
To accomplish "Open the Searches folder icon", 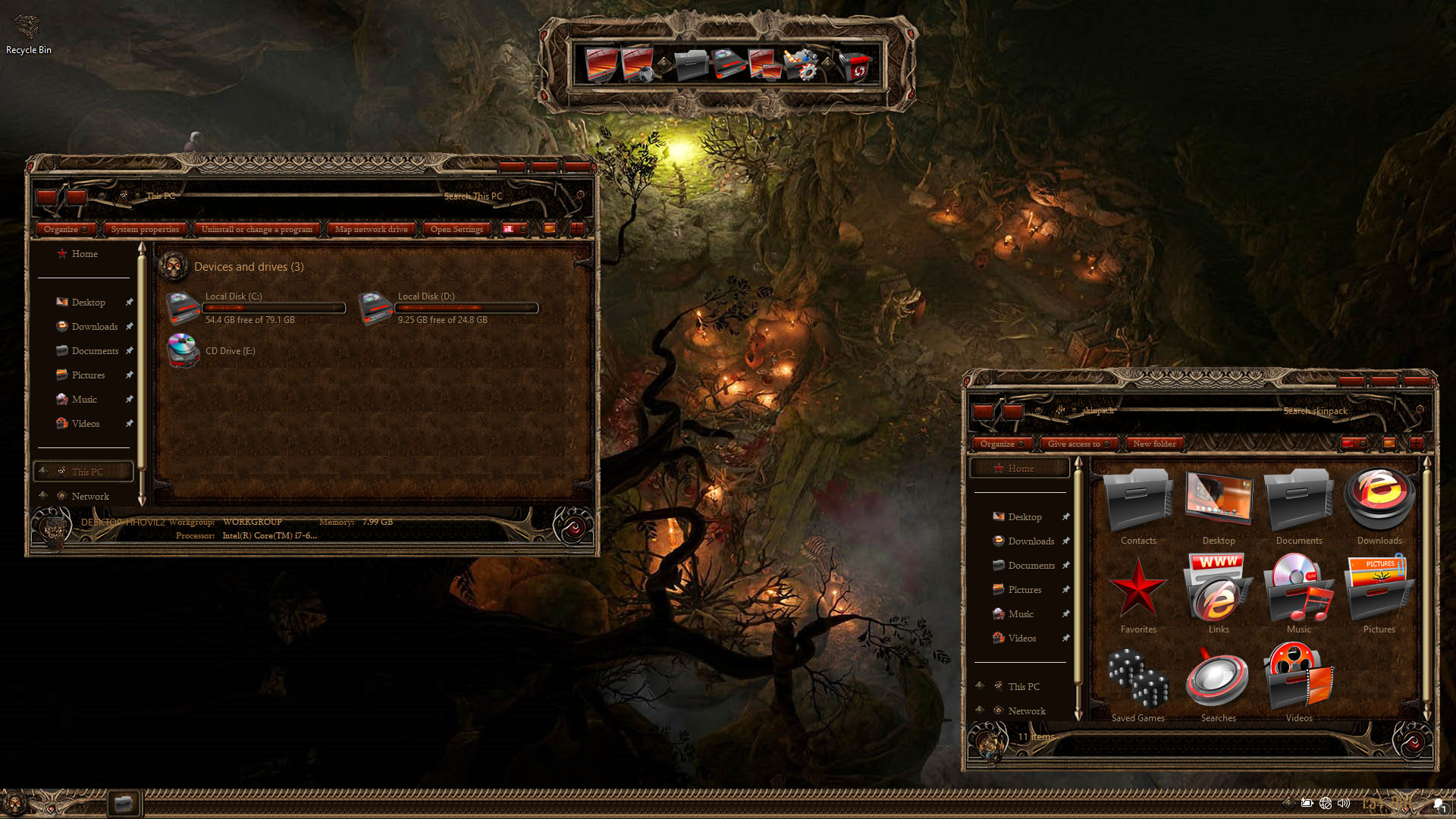I will point(1218,681).
